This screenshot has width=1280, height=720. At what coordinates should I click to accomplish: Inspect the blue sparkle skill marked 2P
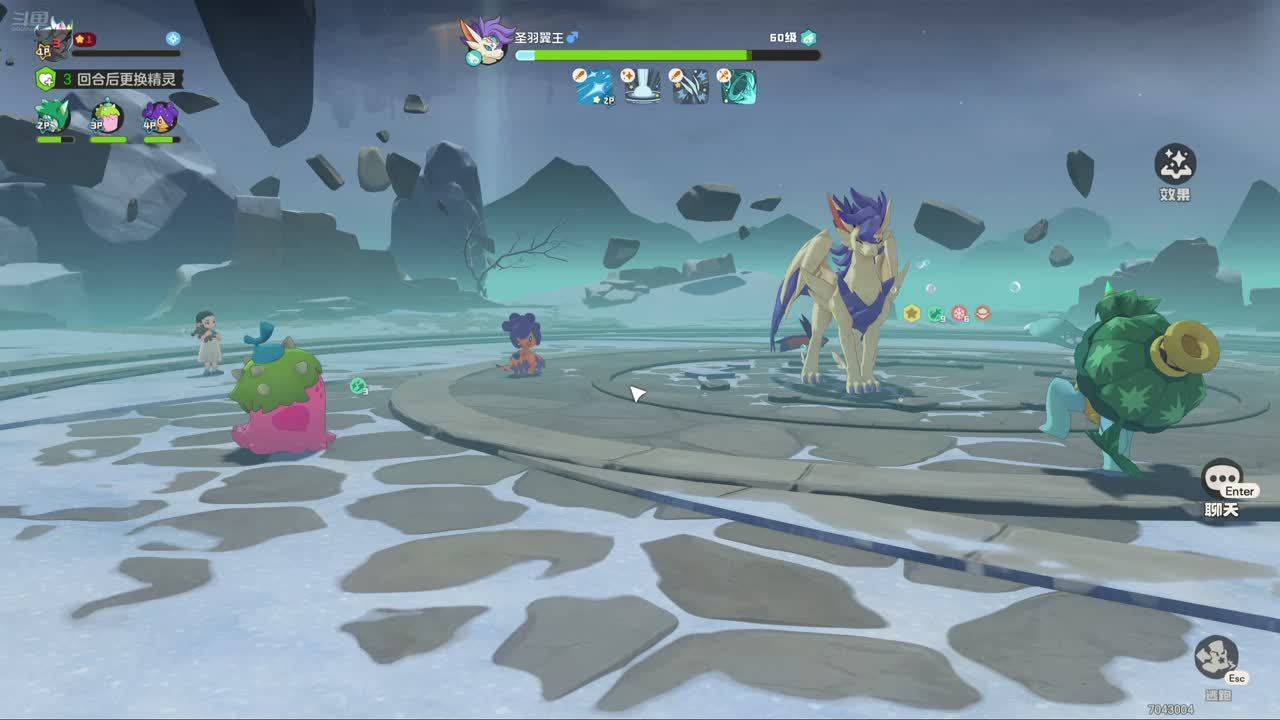594,87
